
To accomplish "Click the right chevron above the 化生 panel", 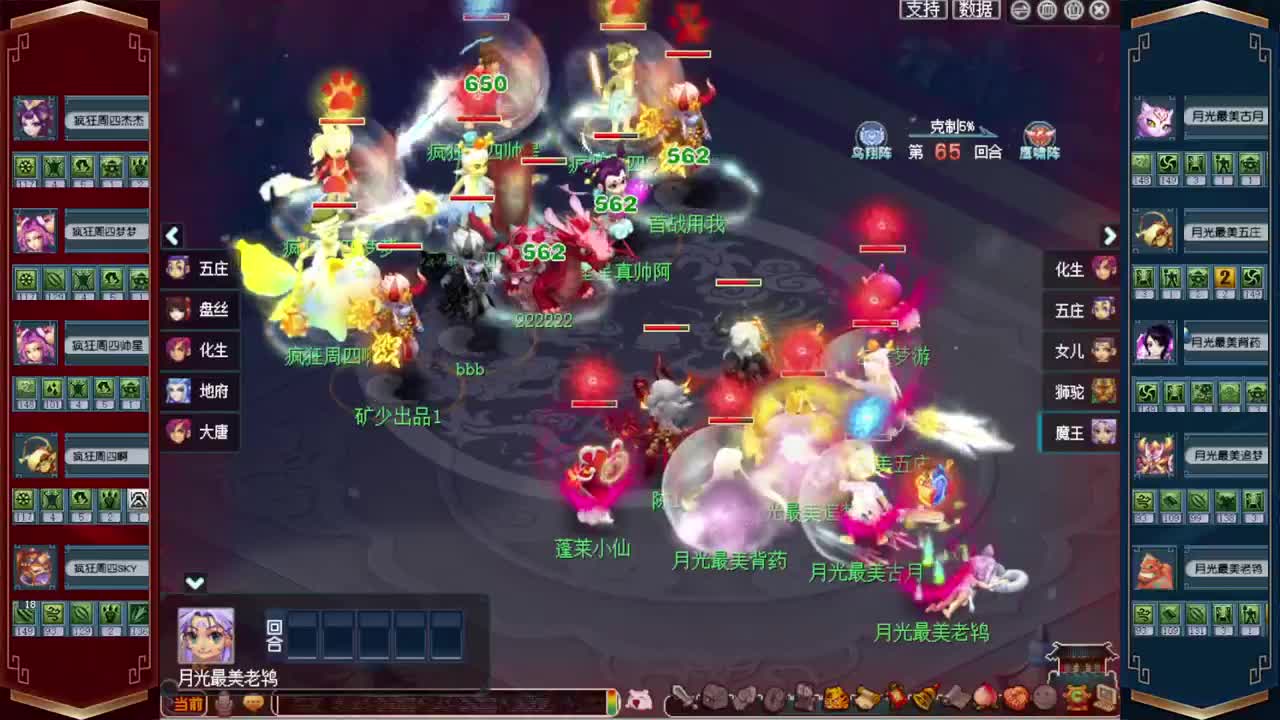I will [x=1110, y=236].
